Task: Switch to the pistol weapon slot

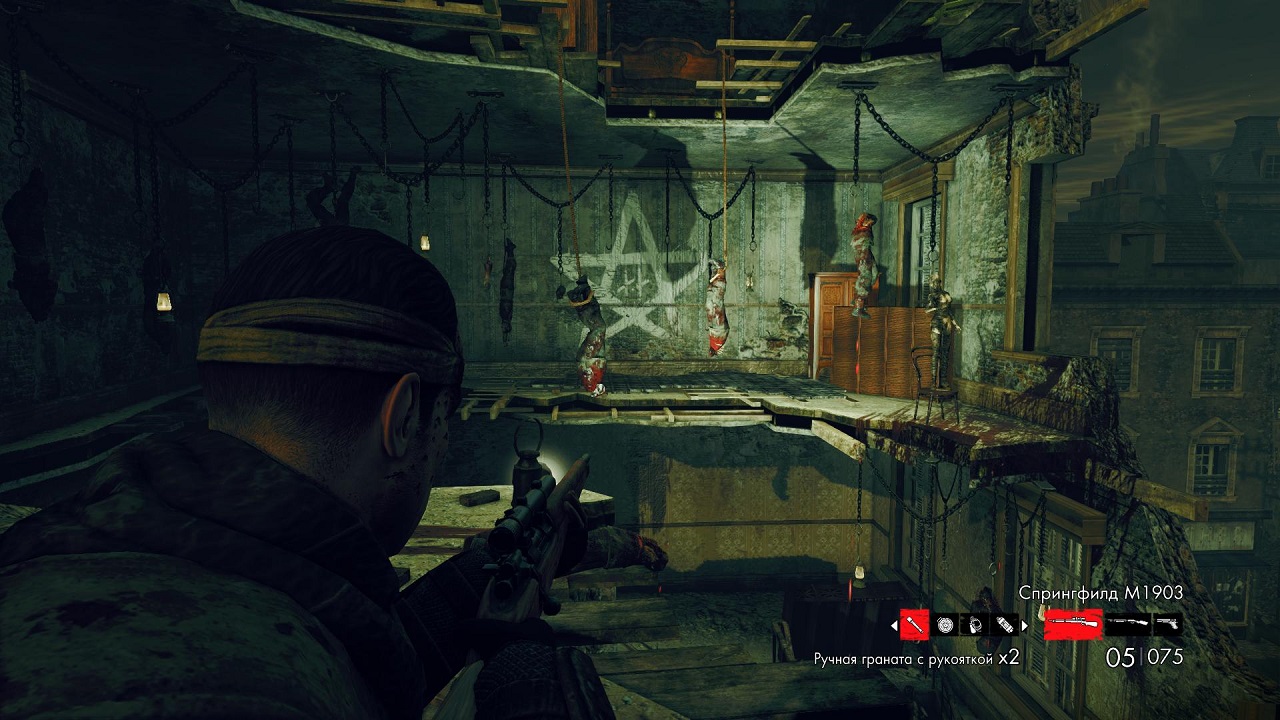Action: [1167, 625]
